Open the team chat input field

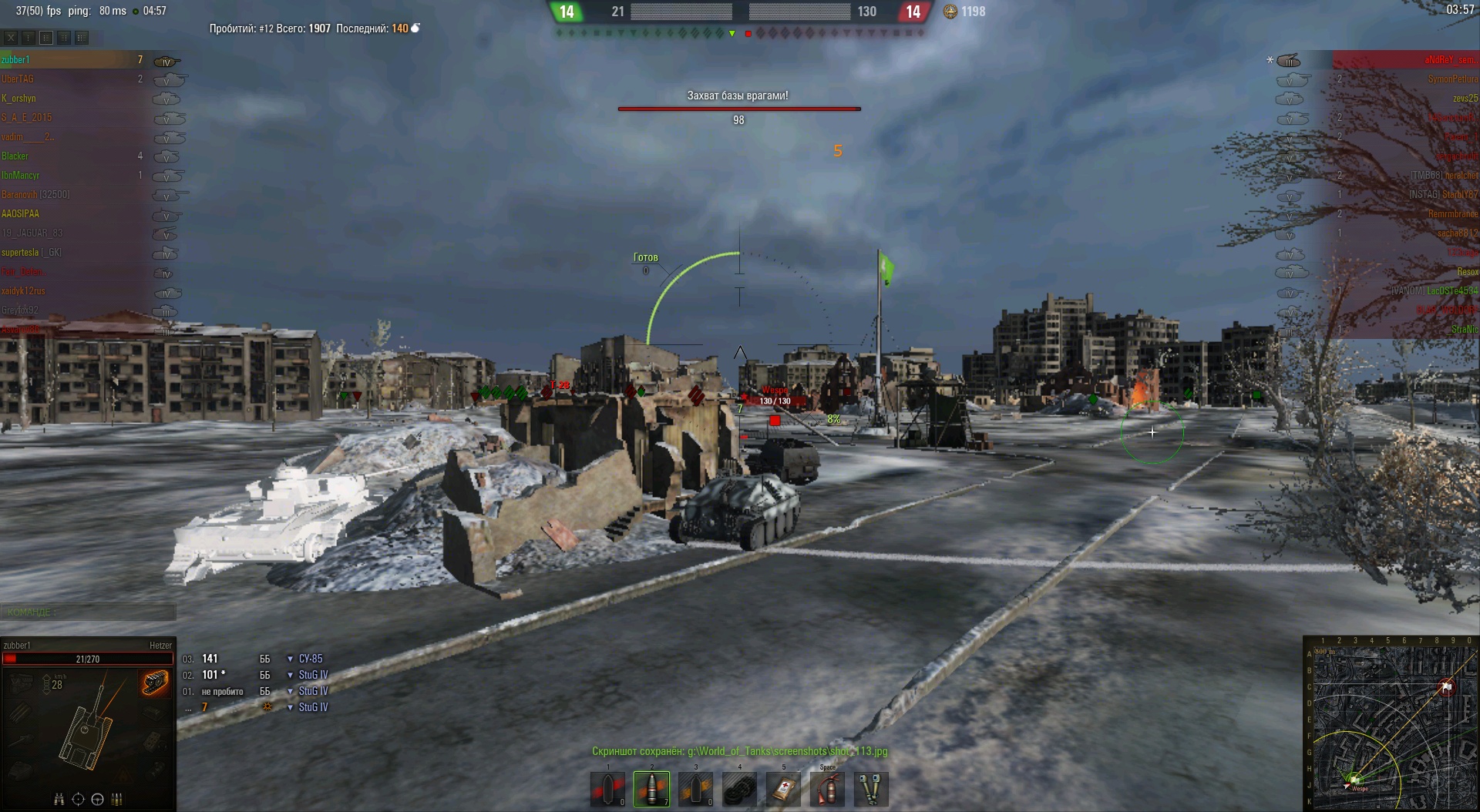(x=88, y=612)
